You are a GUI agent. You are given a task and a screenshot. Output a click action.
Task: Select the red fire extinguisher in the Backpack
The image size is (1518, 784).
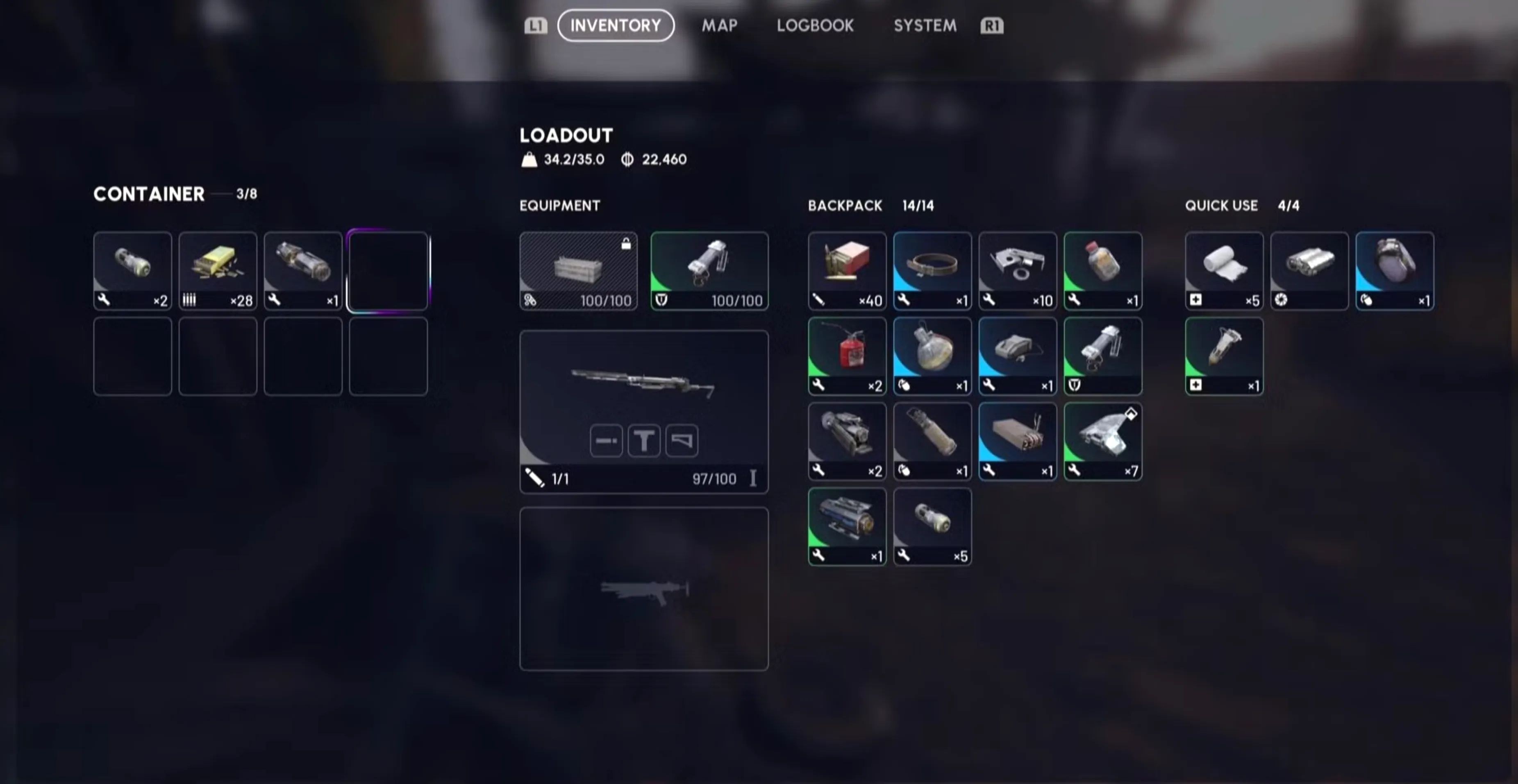(847, 356)
